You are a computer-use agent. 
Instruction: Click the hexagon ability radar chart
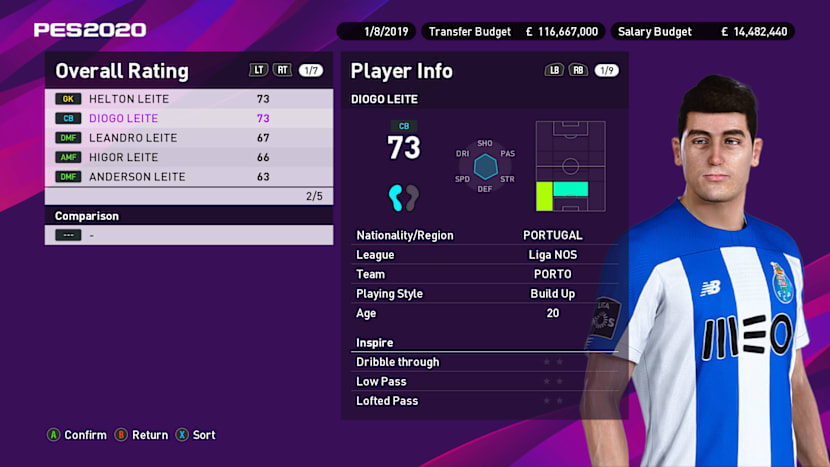(485, 166)
